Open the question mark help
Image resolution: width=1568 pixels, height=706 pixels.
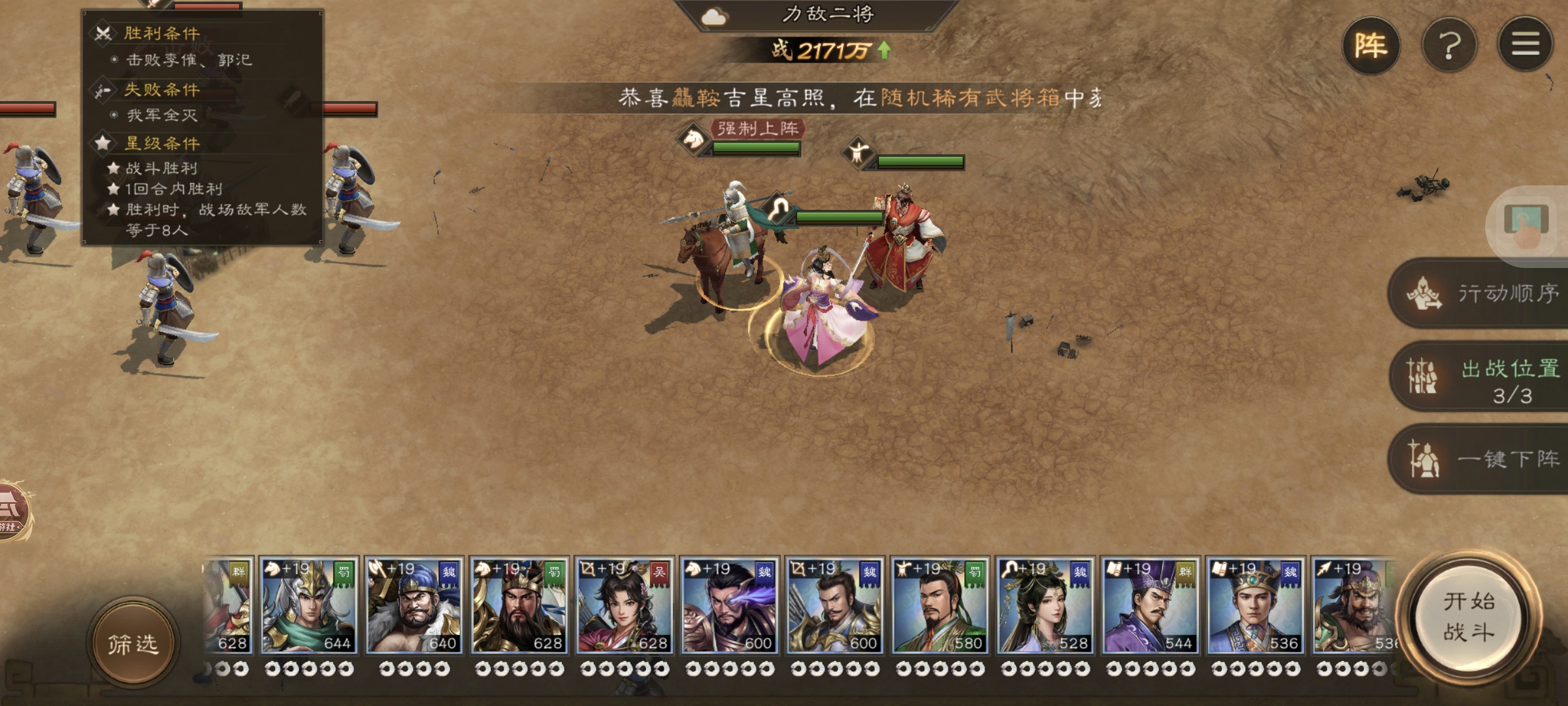pos(1449,46)
